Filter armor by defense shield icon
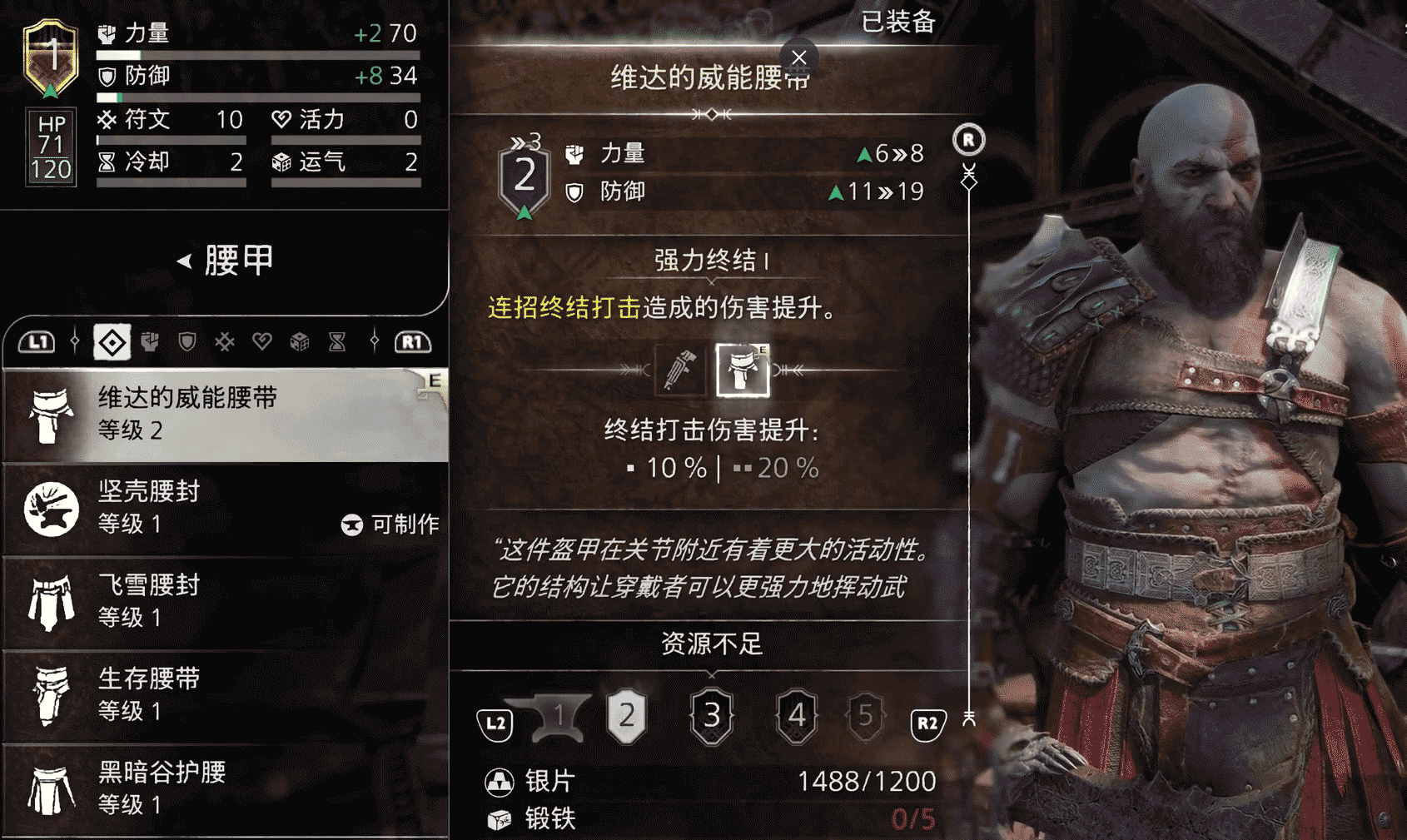Viewport: 1407px width, 840px height. pyautogui.click(x=187, y=342)
